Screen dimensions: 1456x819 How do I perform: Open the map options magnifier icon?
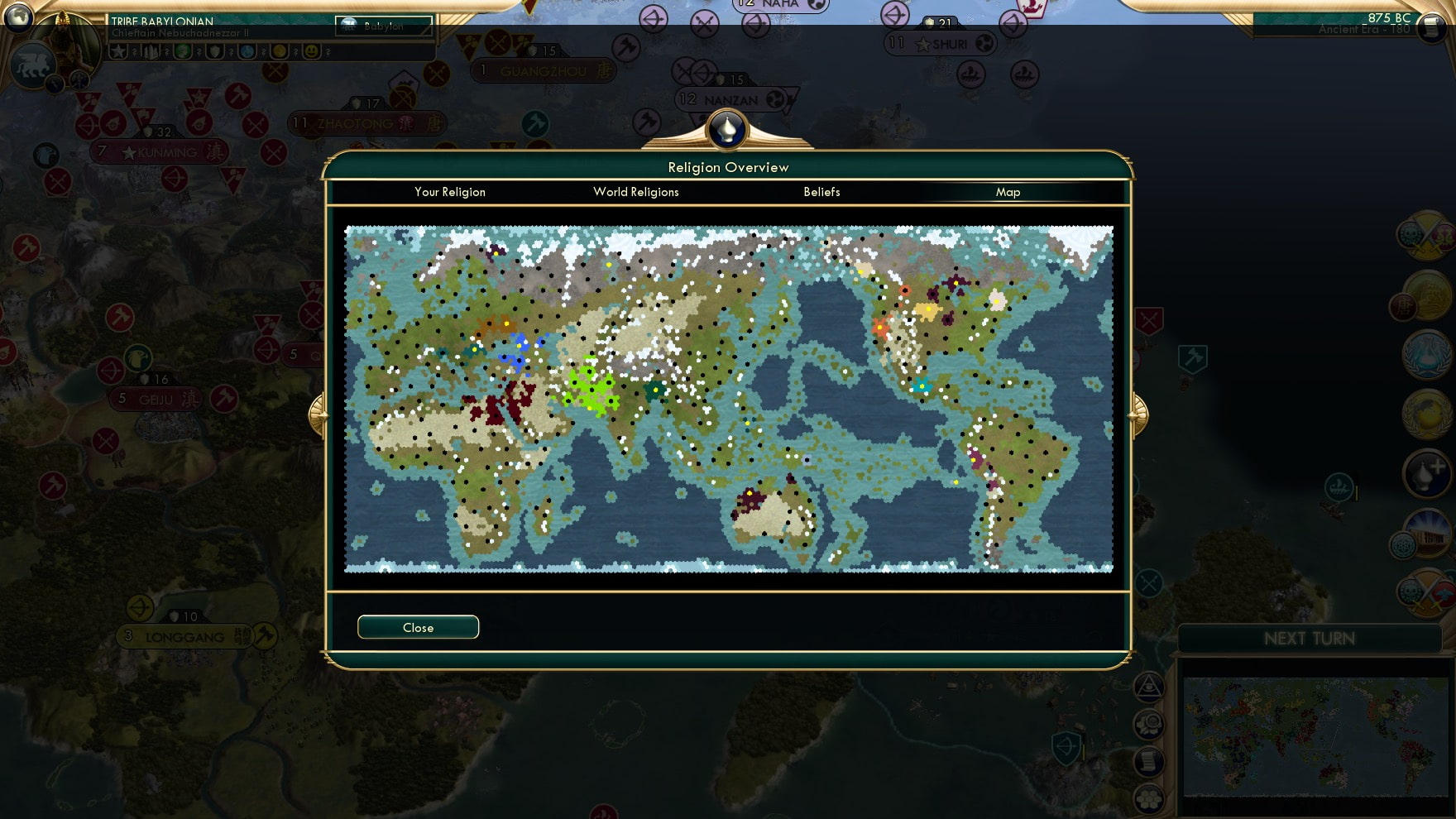1149,725
